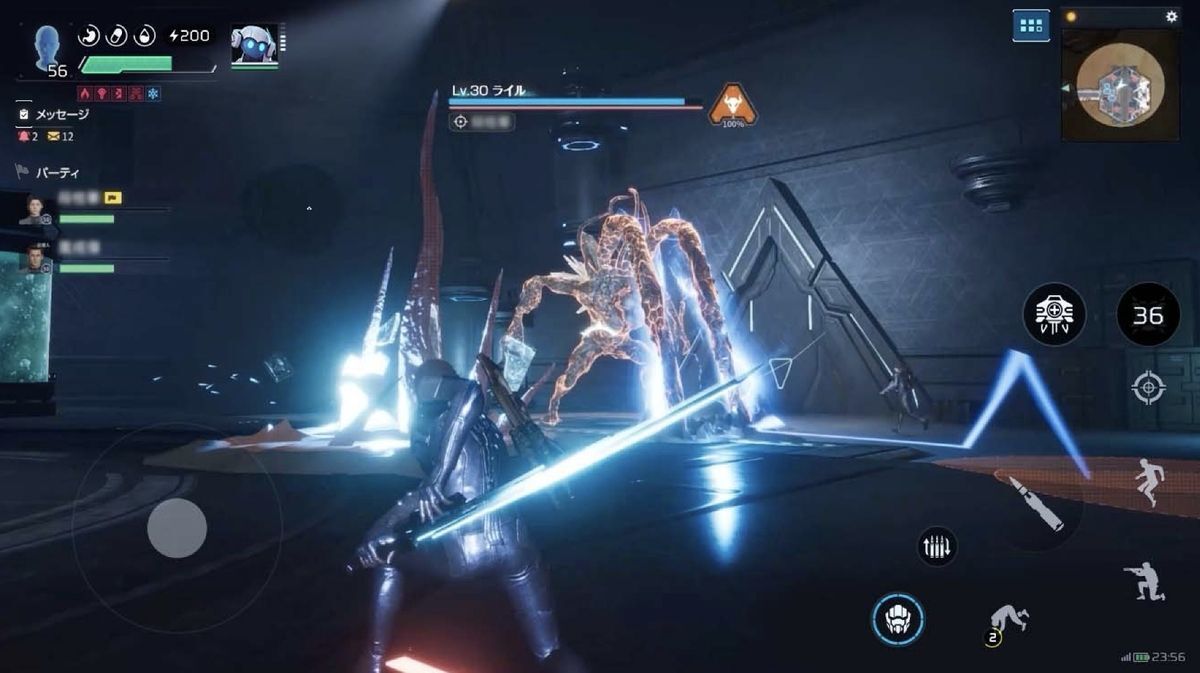Open settings via the gear icon
This screenshot has height=673, width=1200.
pyautogui.click(x=1171, y=17)
